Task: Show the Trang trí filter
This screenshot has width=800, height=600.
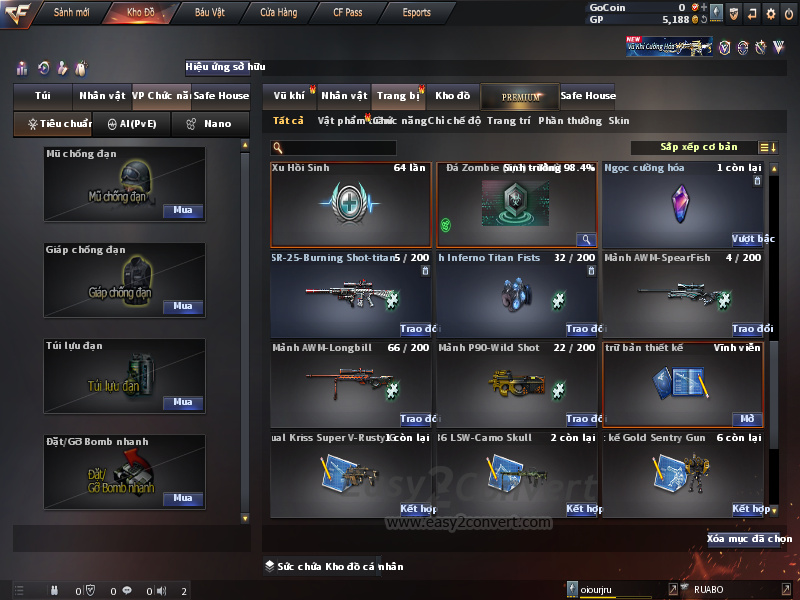Action: tap(509, 121)
